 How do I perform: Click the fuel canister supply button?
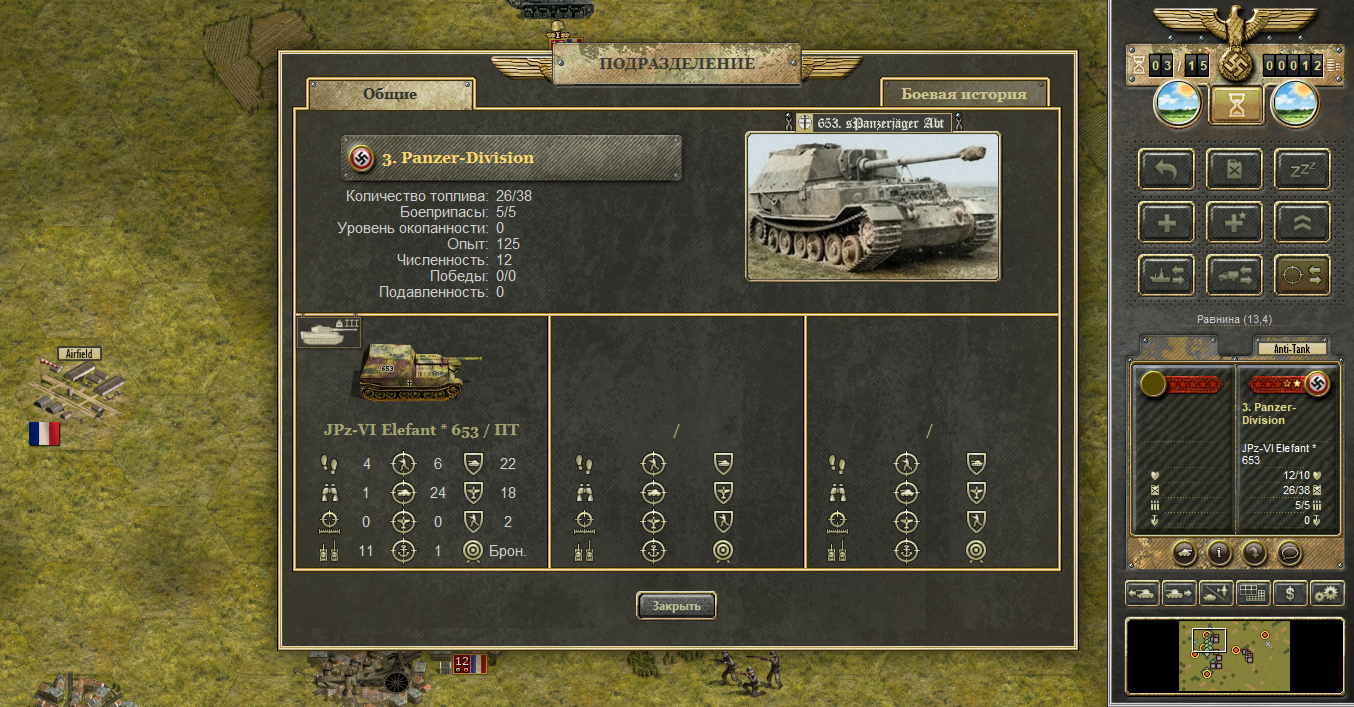1234,169
